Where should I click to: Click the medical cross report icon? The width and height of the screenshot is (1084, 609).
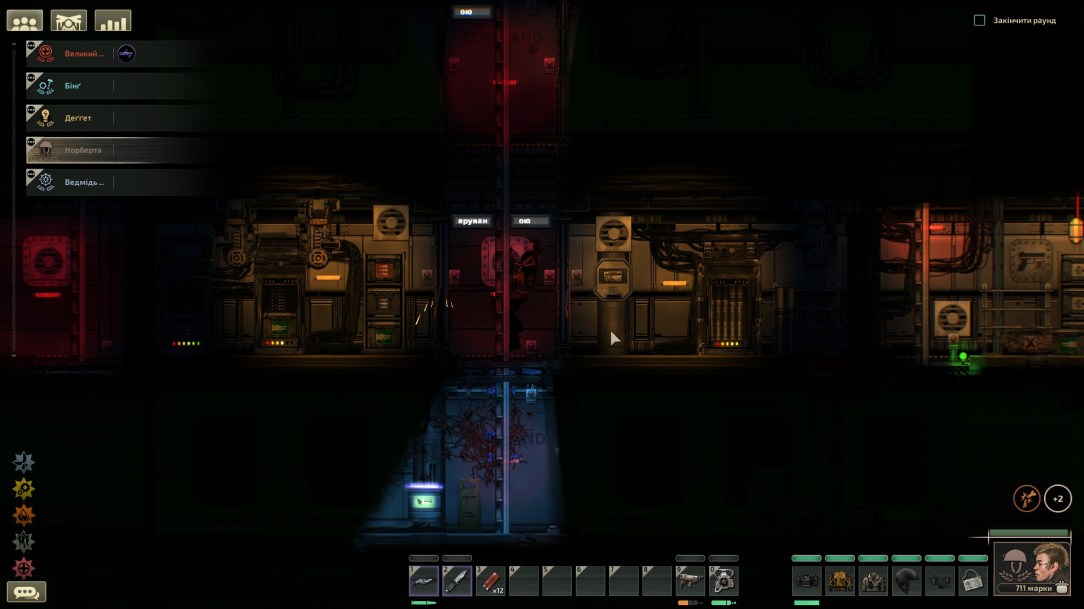24,568
